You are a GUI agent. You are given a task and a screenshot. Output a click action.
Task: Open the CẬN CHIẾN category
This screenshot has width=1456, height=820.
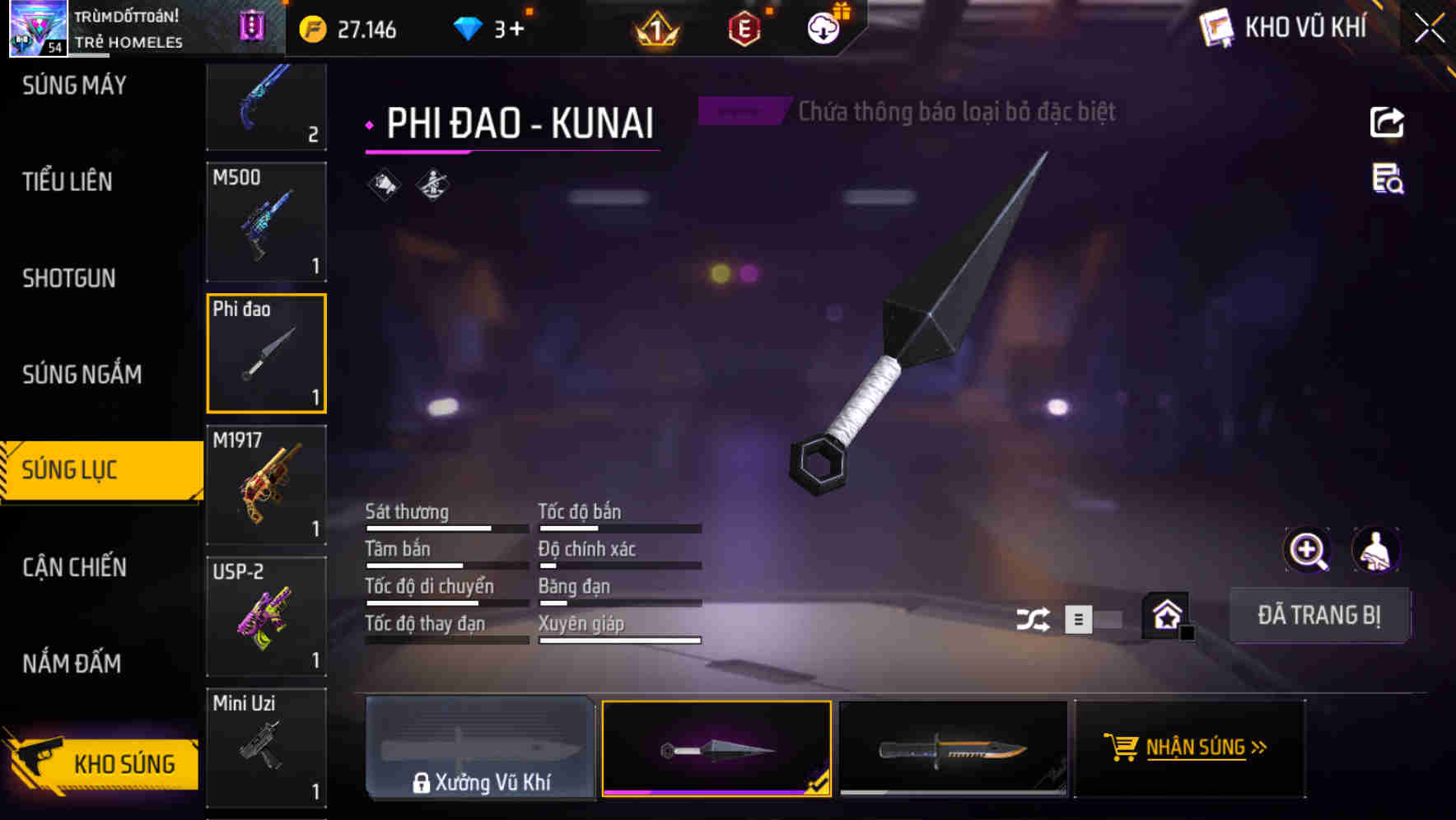[73, 566]
